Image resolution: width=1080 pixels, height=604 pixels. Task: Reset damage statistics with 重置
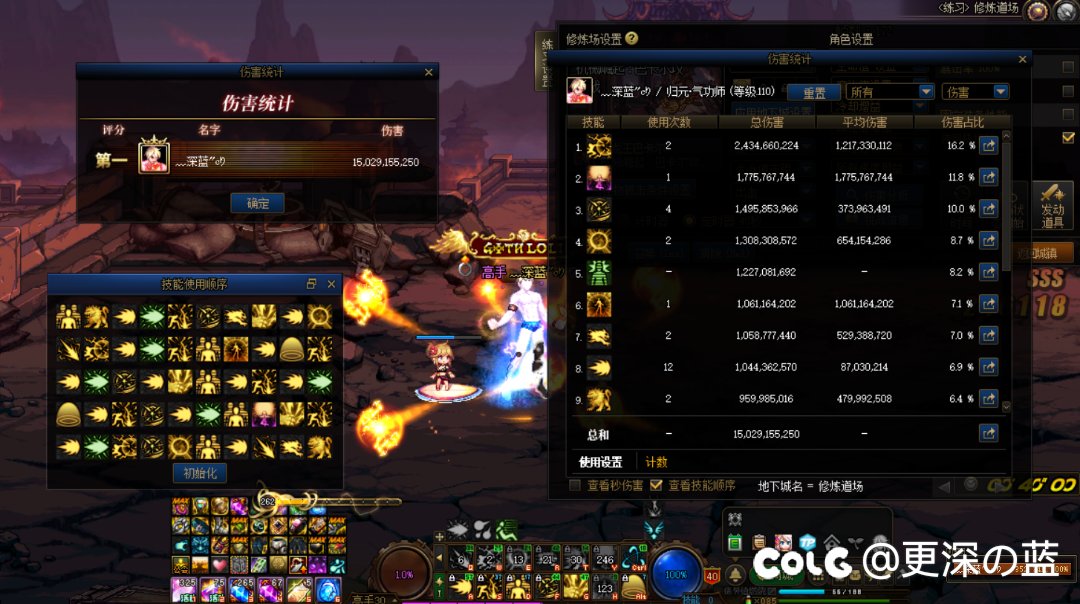click(814, 92)
